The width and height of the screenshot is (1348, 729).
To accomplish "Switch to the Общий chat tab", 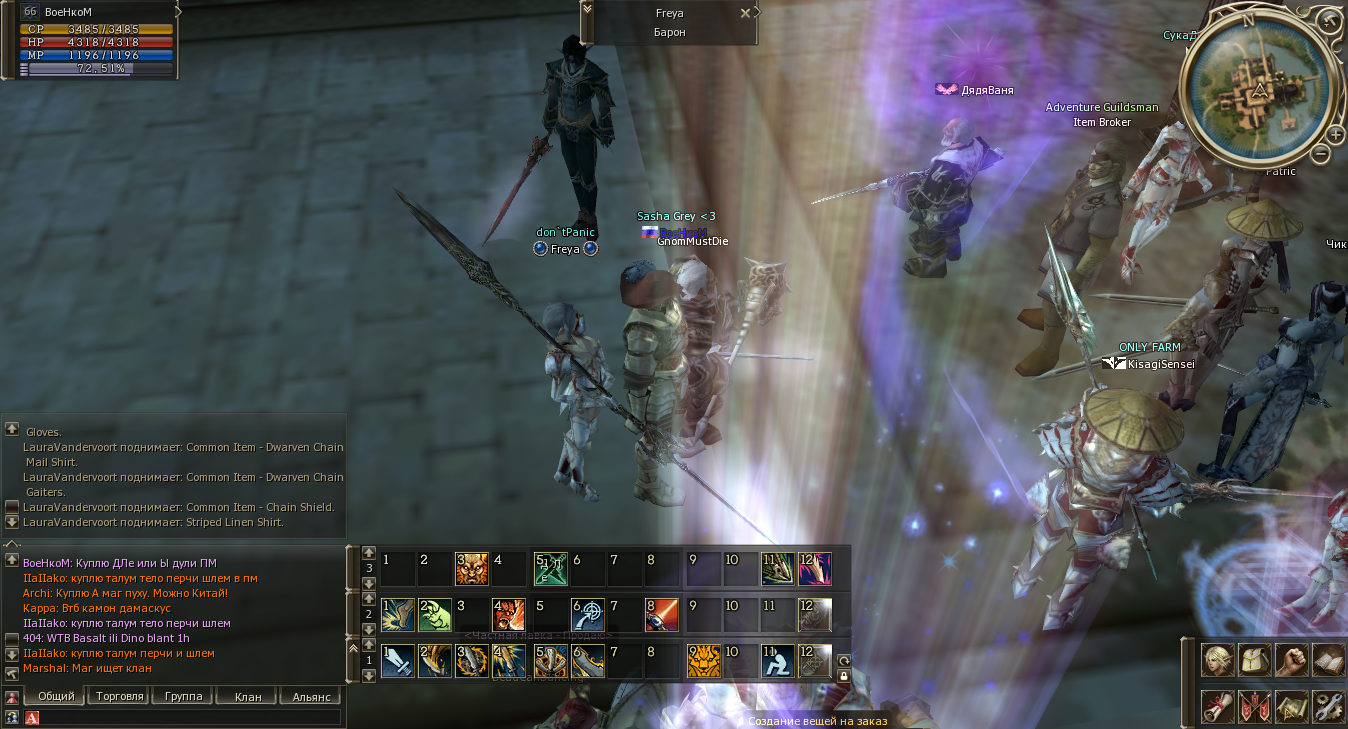I will pos(55,696).
